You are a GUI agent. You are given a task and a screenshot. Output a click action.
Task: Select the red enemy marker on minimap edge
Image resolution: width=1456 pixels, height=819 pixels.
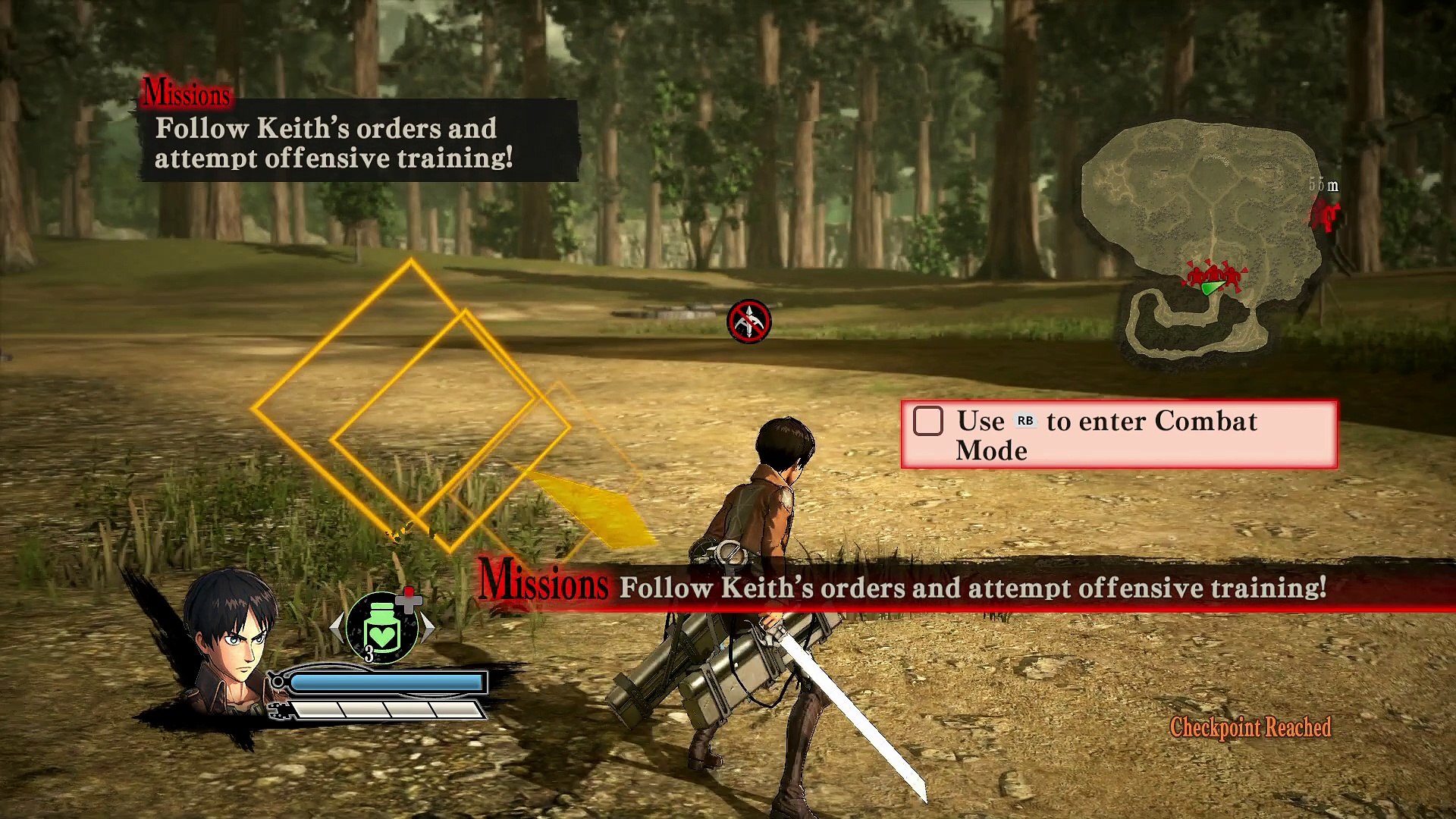(x=1325, y=215)
